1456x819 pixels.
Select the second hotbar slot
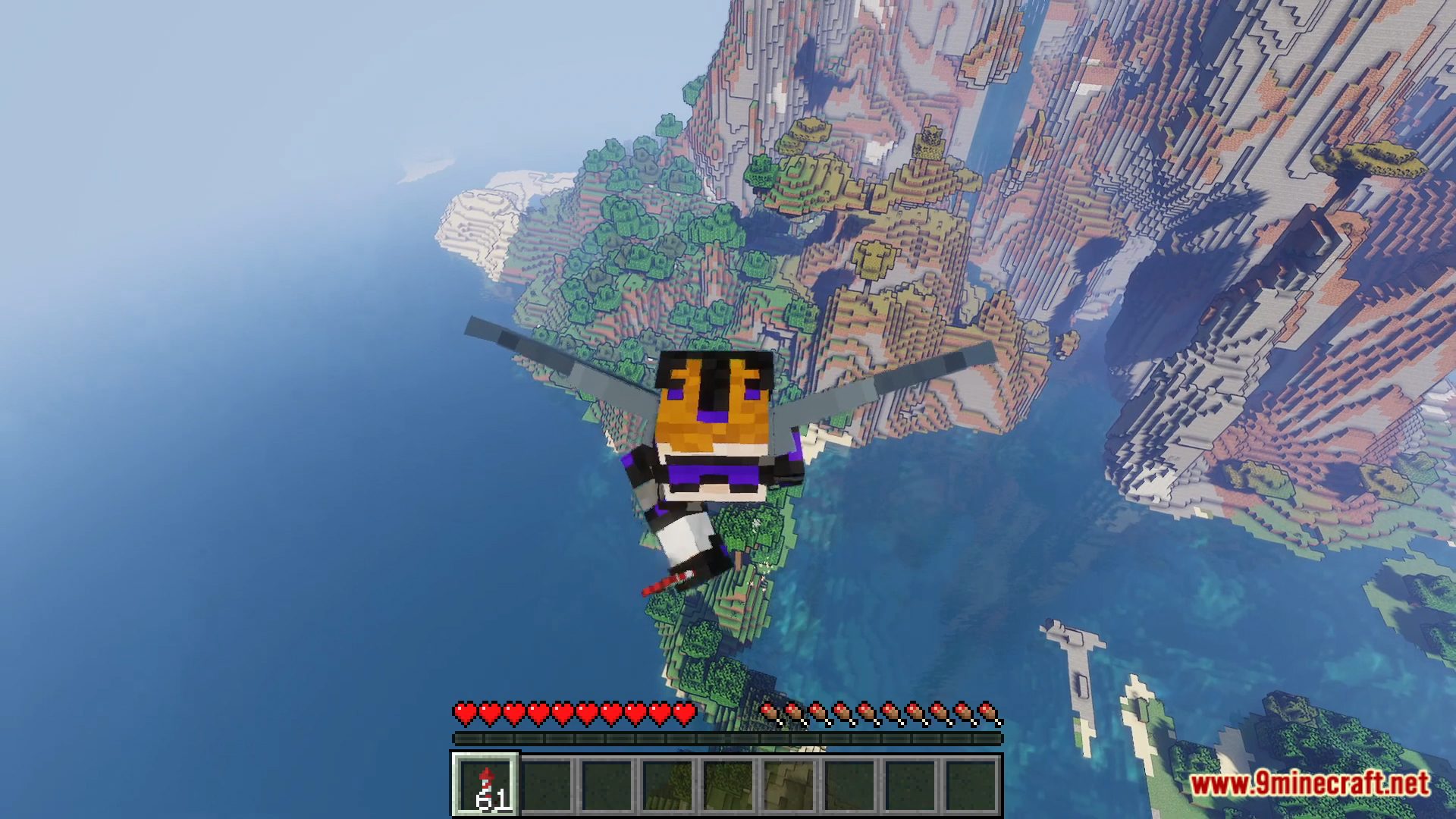click(x=546, y=785)
